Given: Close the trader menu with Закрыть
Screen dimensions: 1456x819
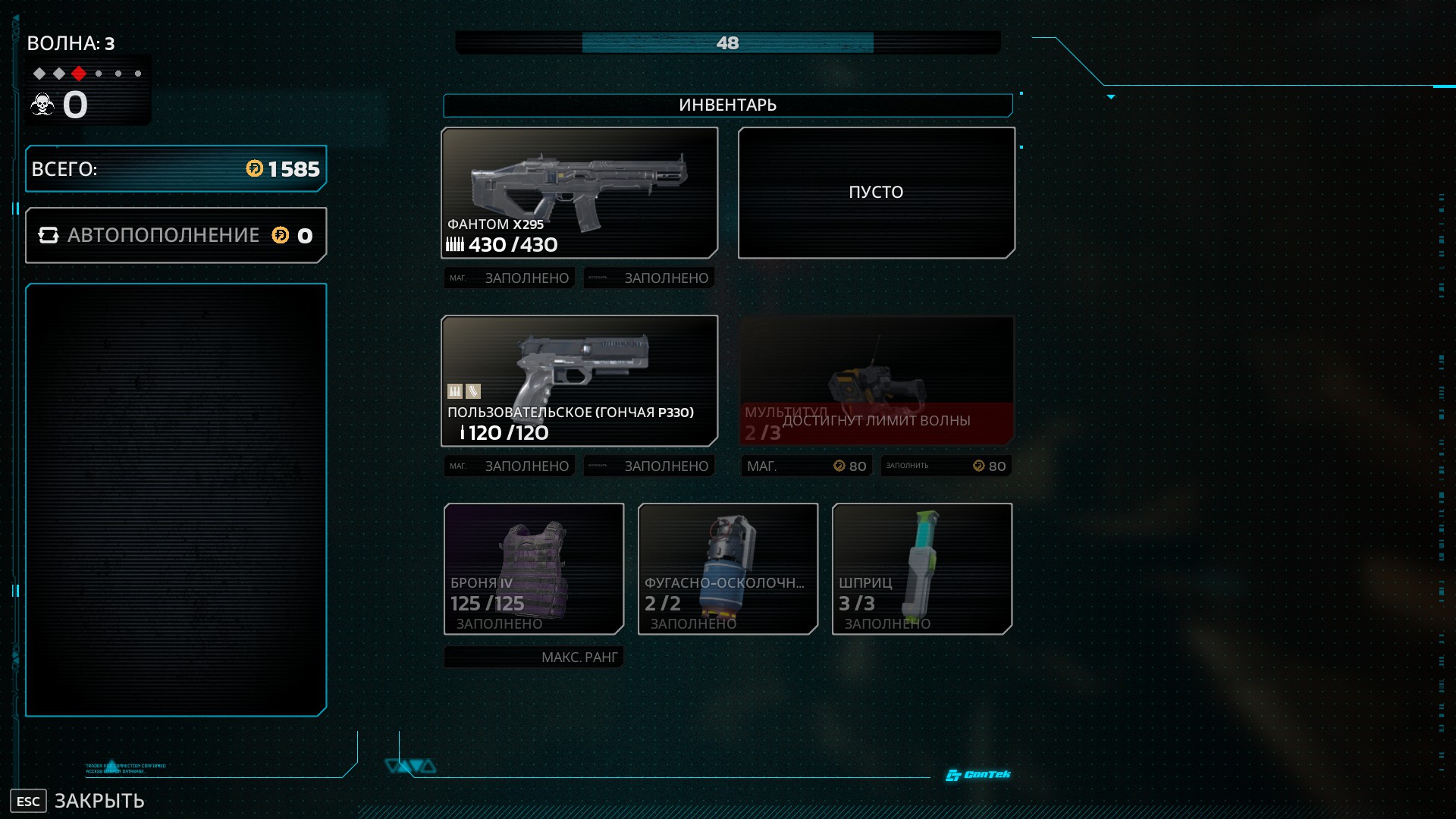Looking at the screenshot, I should 77,801.
